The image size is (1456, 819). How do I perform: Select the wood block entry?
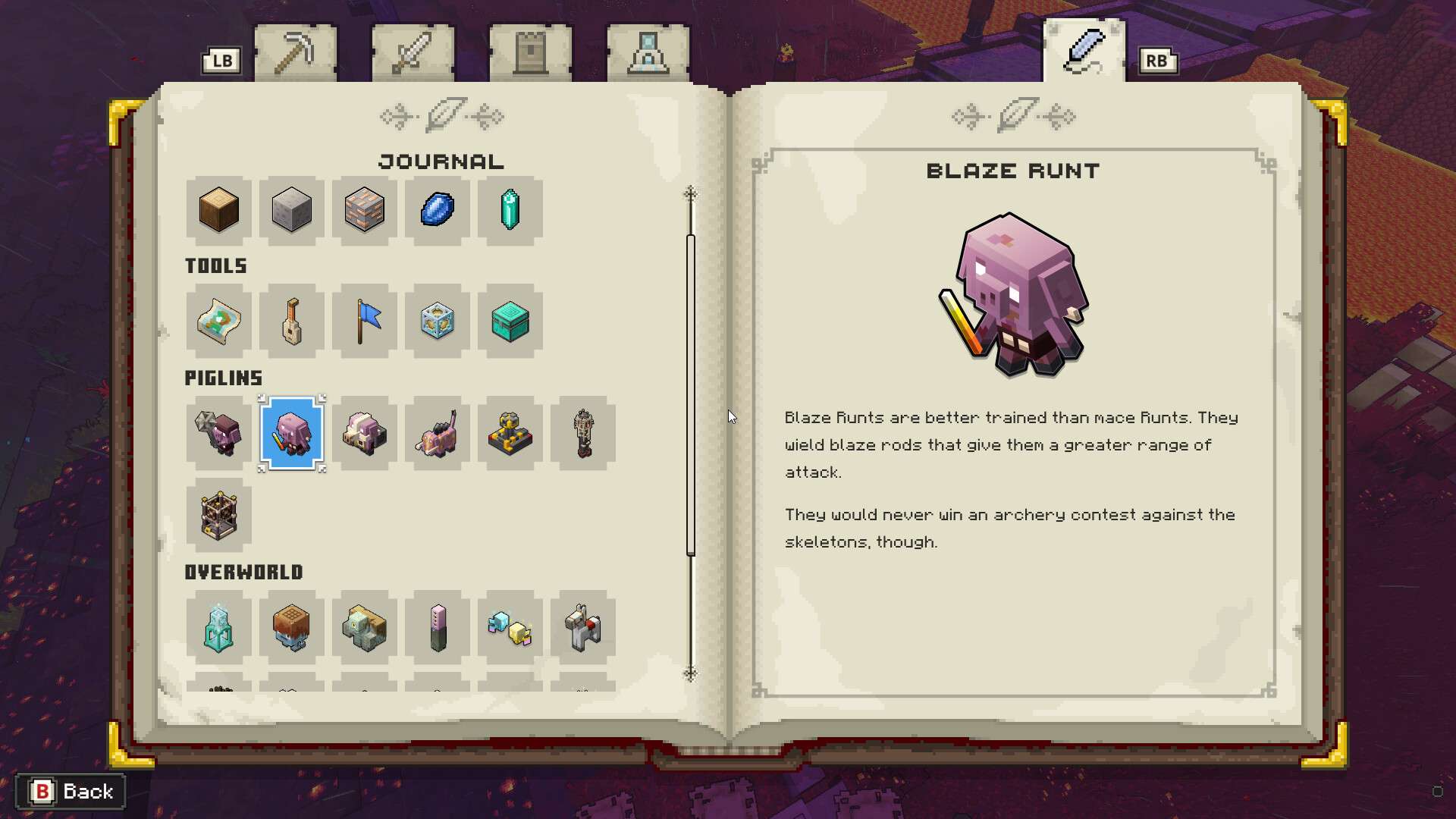[218, 210]
